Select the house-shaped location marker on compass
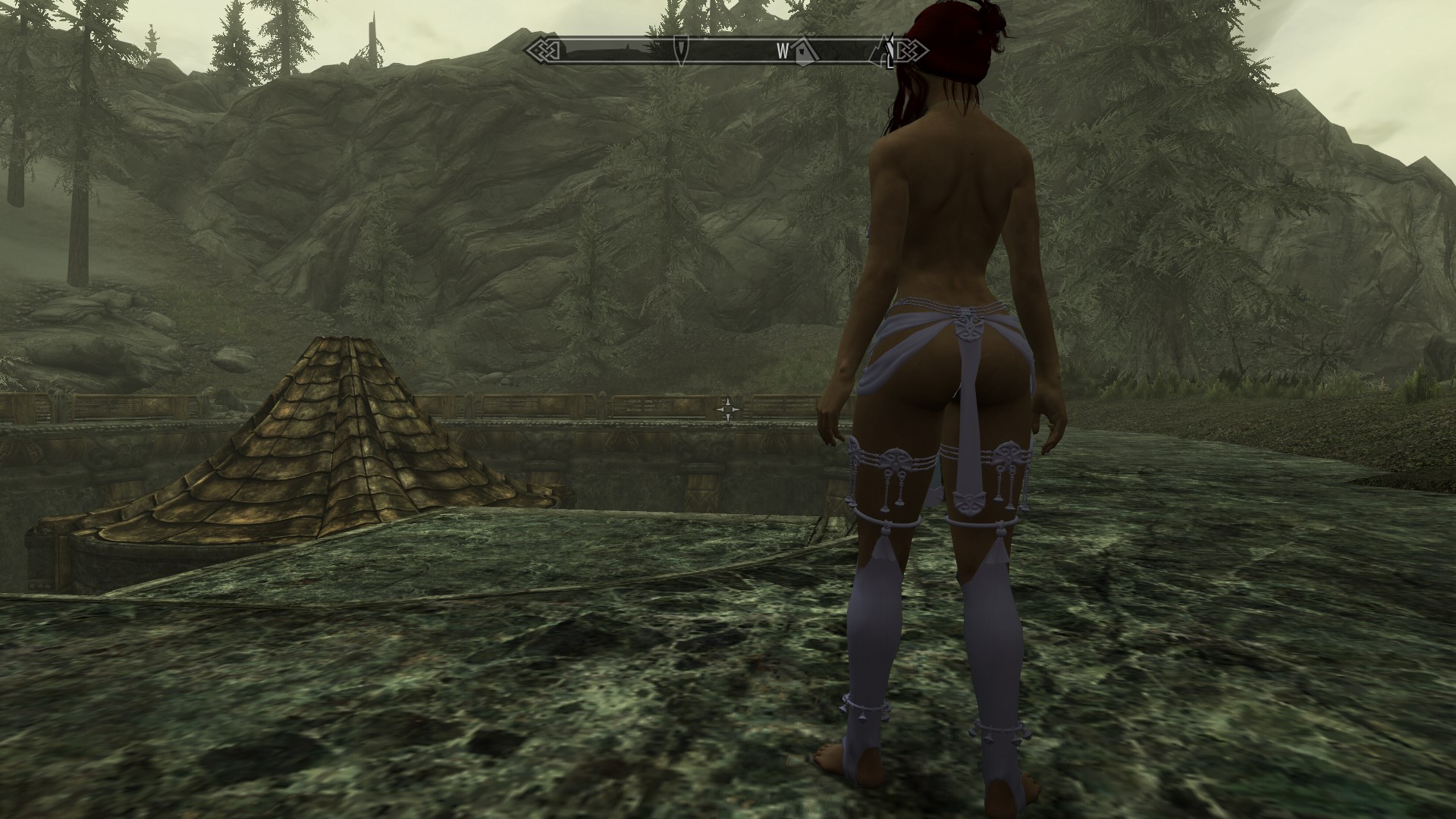Screen dimensions: 1456x819 pos(803,52)
